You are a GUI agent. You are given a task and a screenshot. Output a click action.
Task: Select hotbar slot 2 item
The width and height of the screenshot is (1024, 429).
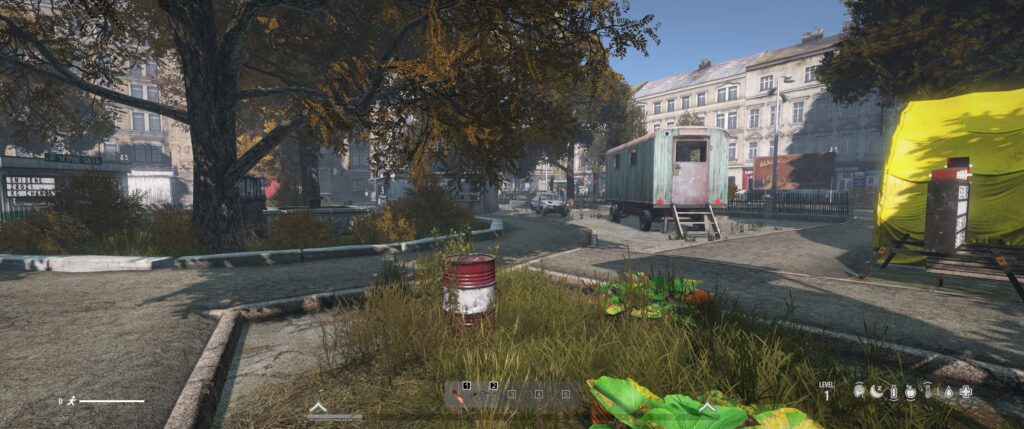coord(485,395)
